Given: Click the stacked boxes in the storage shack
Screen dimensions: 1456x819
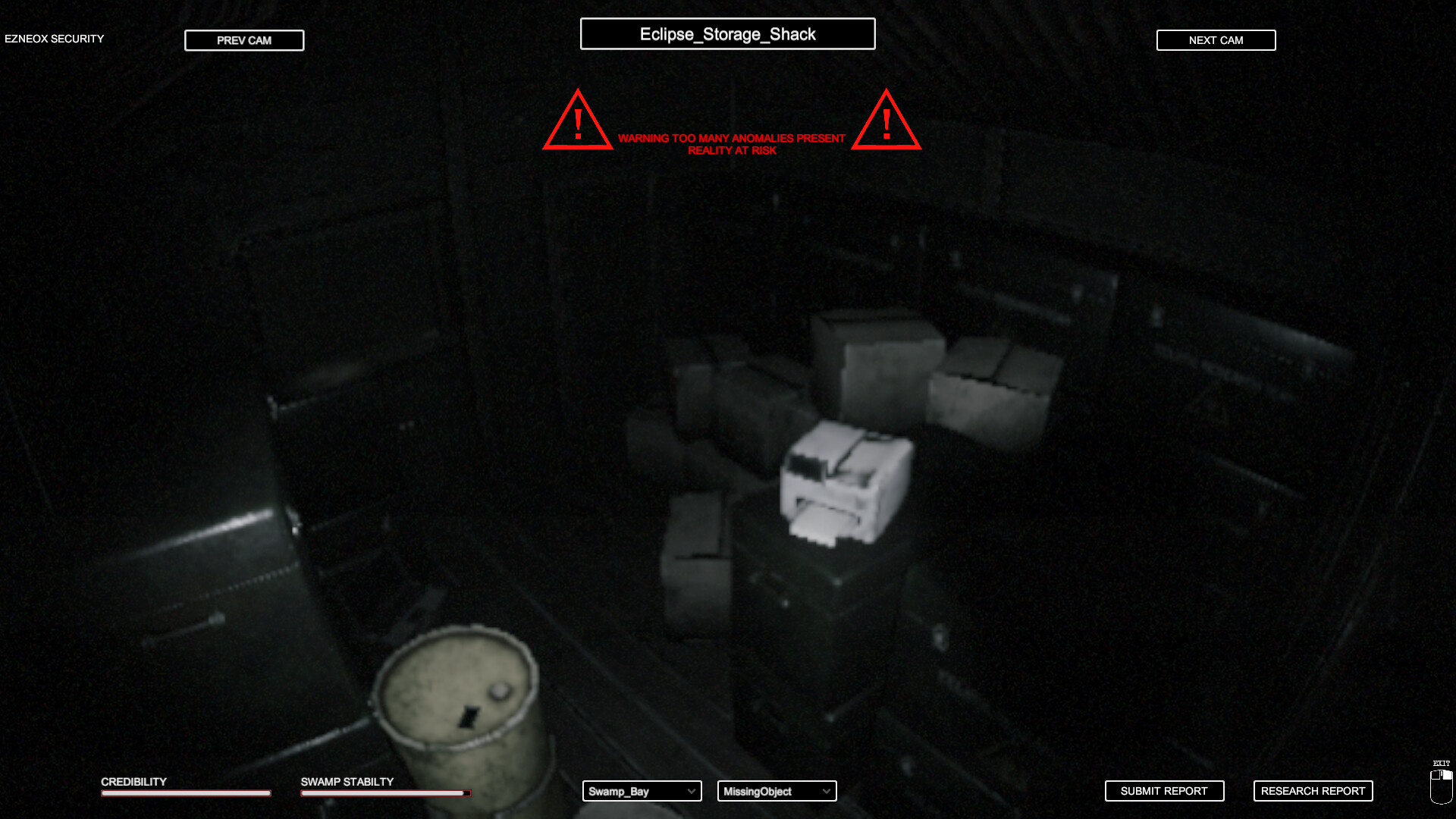Looking at the screenshot, I should click(872, 364).
